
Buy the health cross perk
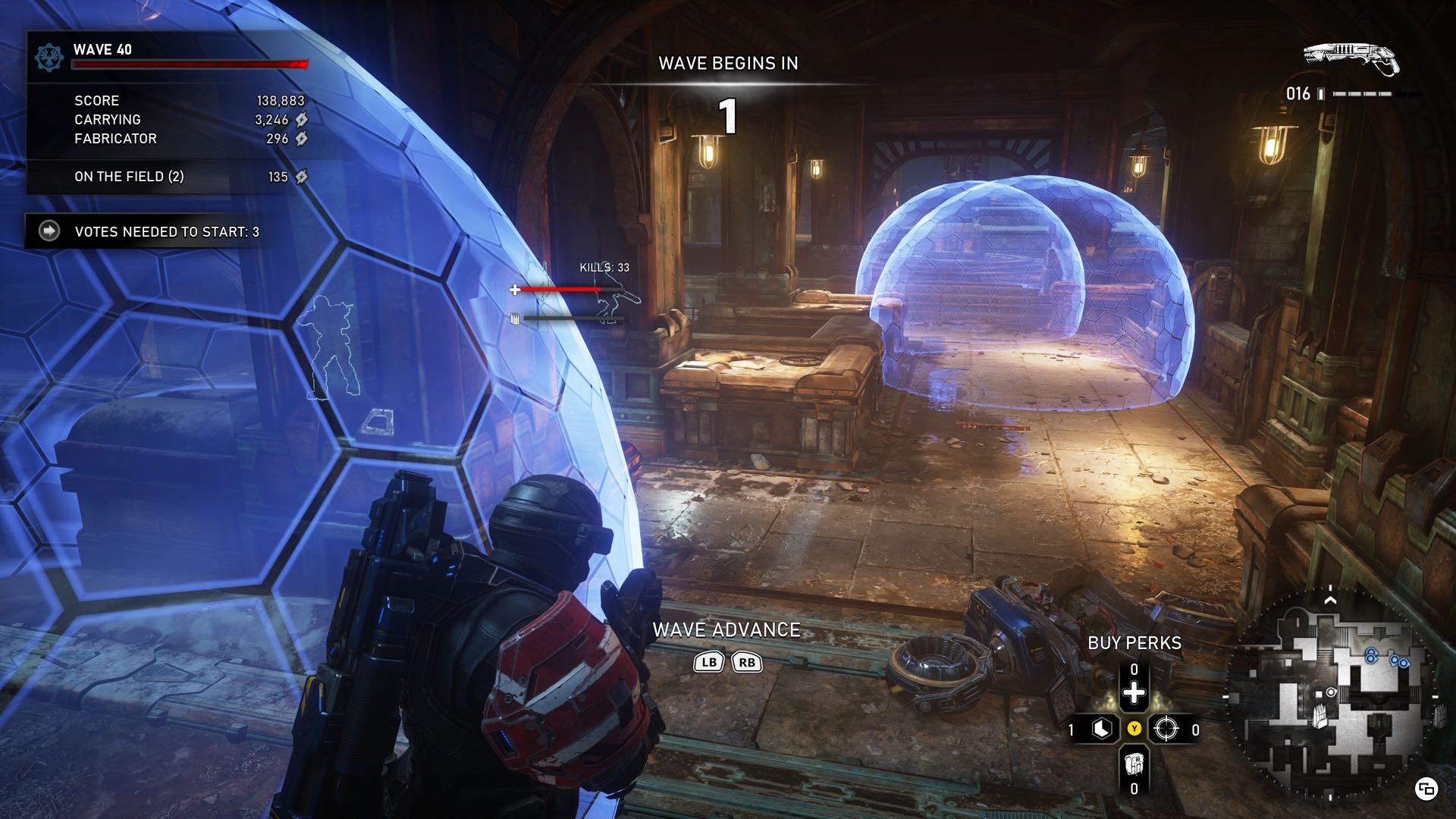(x=1134, y=693)
